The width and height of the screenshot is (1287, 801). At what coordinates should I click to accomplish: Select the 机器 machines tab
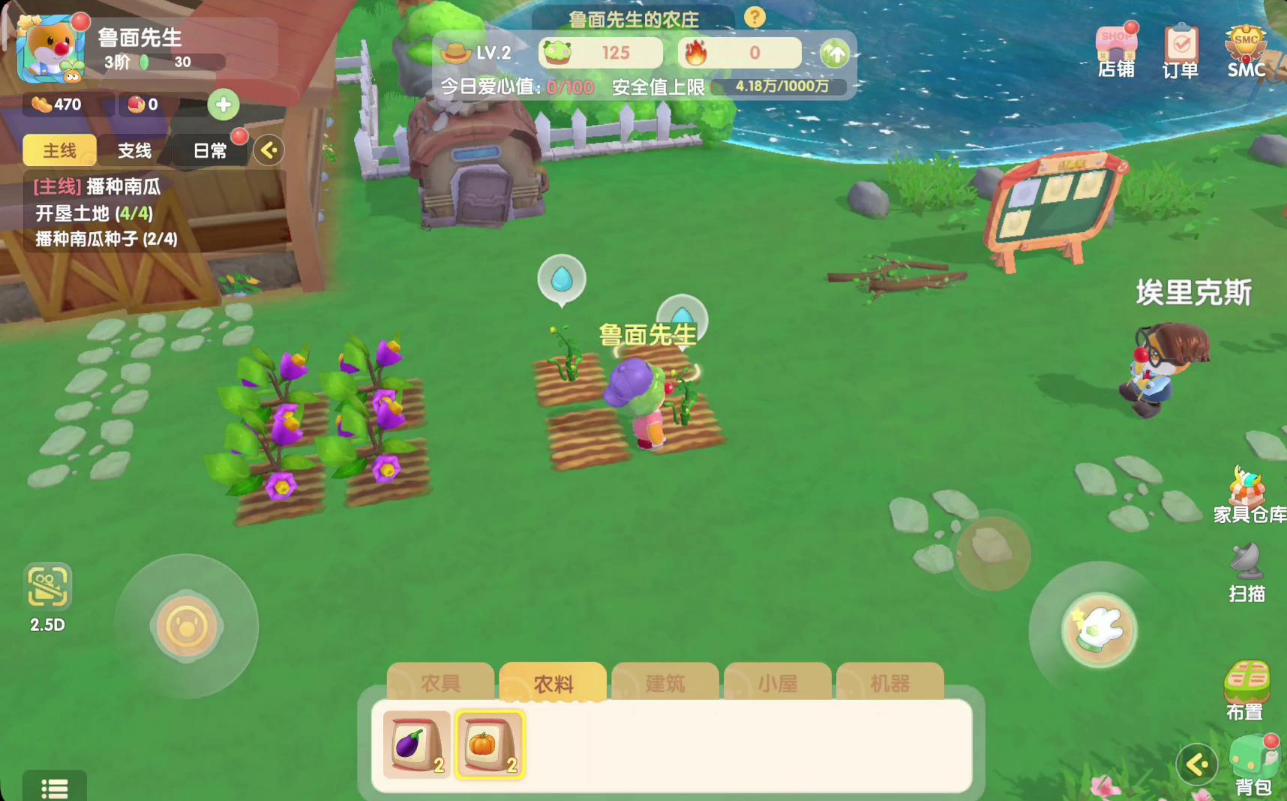coord(890,683)
